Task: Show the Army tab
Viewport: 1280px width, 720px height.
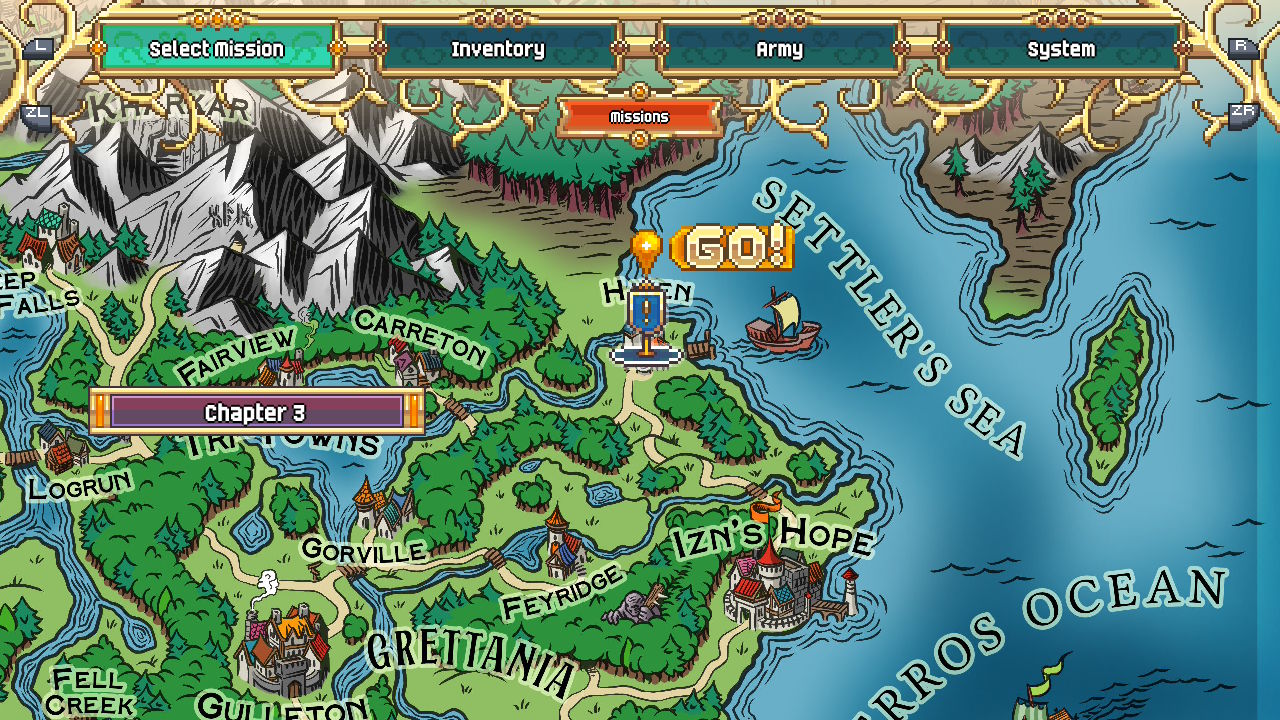Action: pos(779,48)
